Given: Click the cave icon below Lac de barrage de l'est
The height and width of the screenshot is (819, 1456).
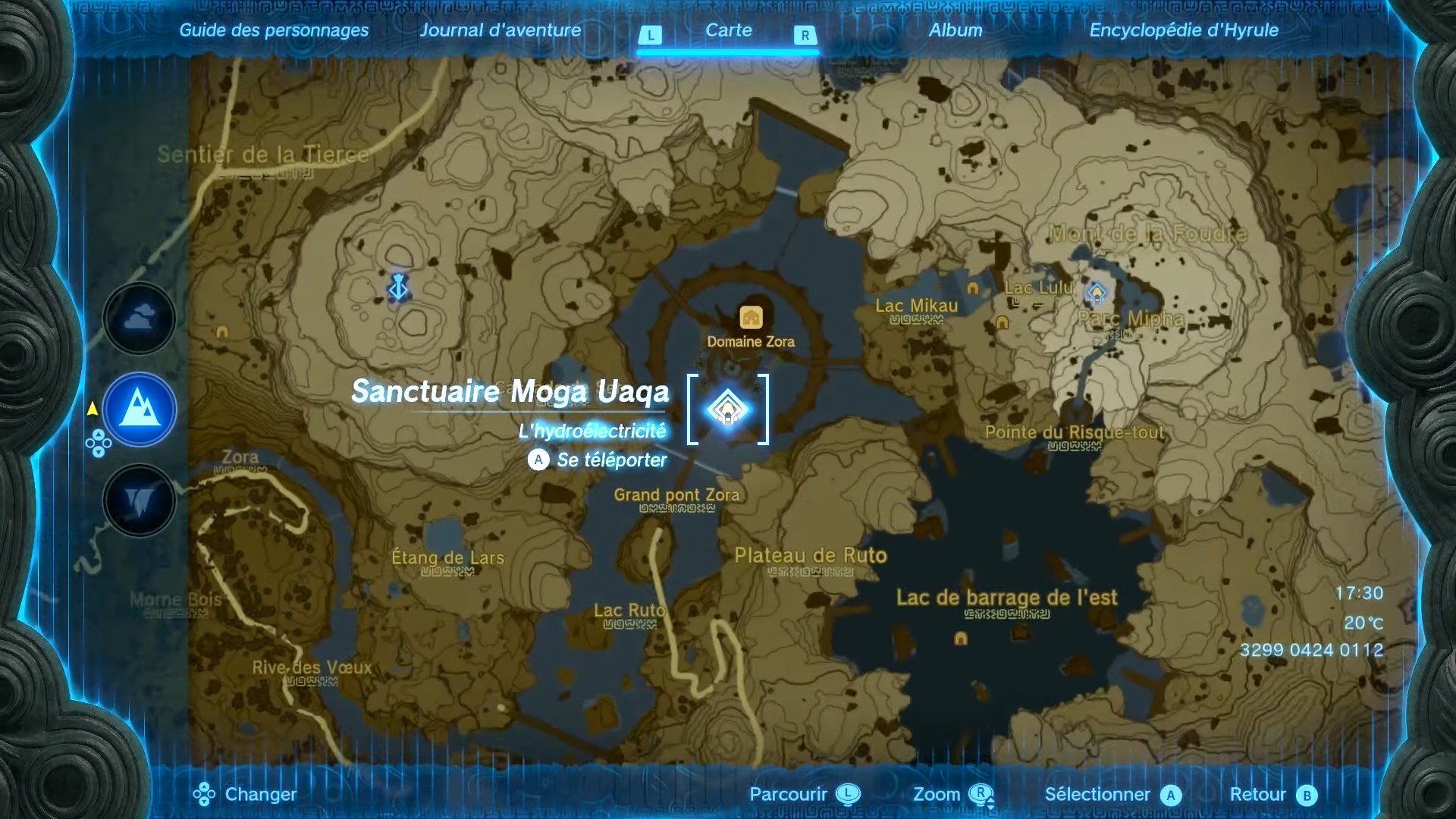Looking at the screenshot, I should [x=961, y=639].
